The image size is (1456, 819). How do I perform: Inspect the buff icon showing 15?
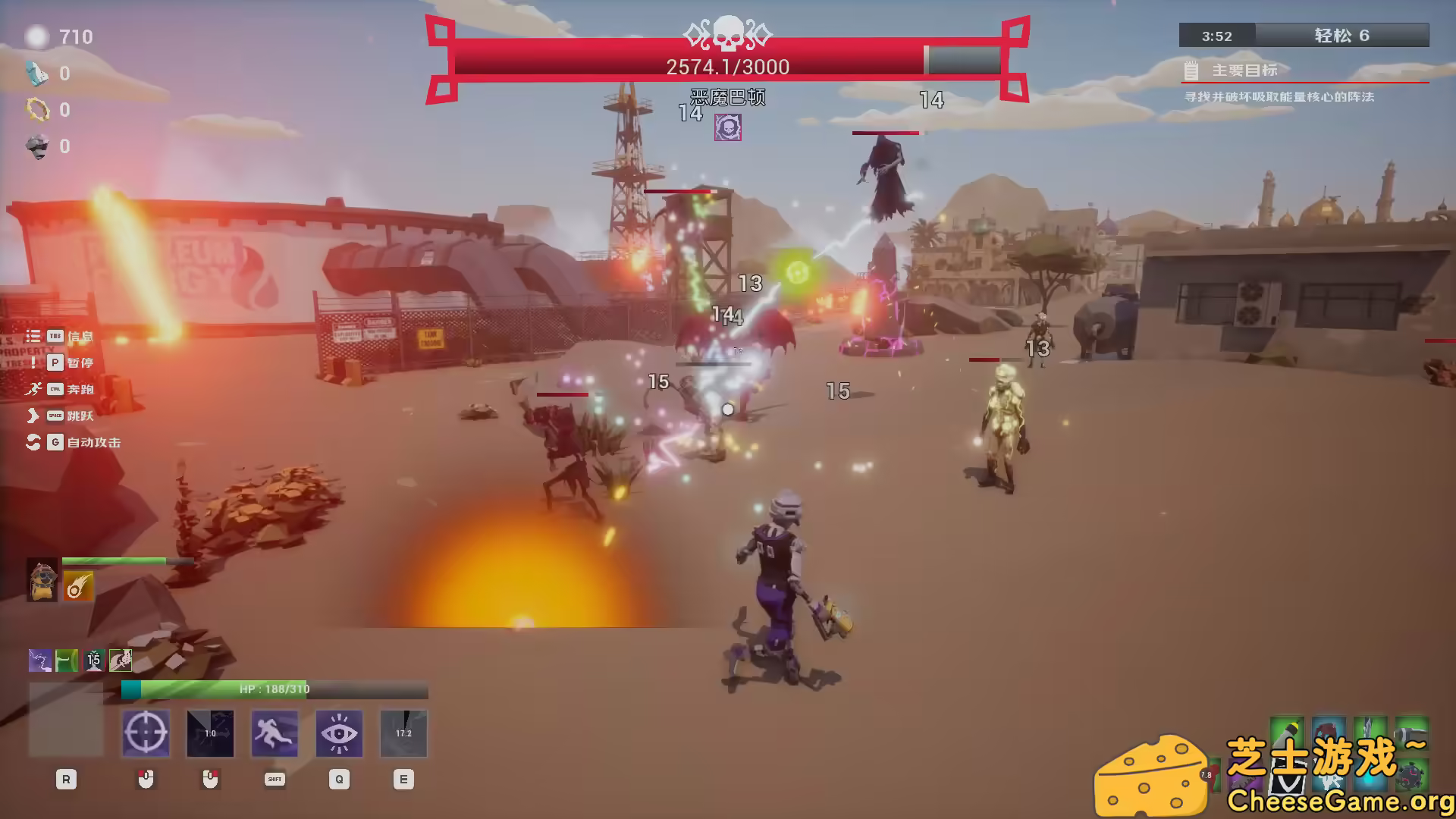click(93, 661)
